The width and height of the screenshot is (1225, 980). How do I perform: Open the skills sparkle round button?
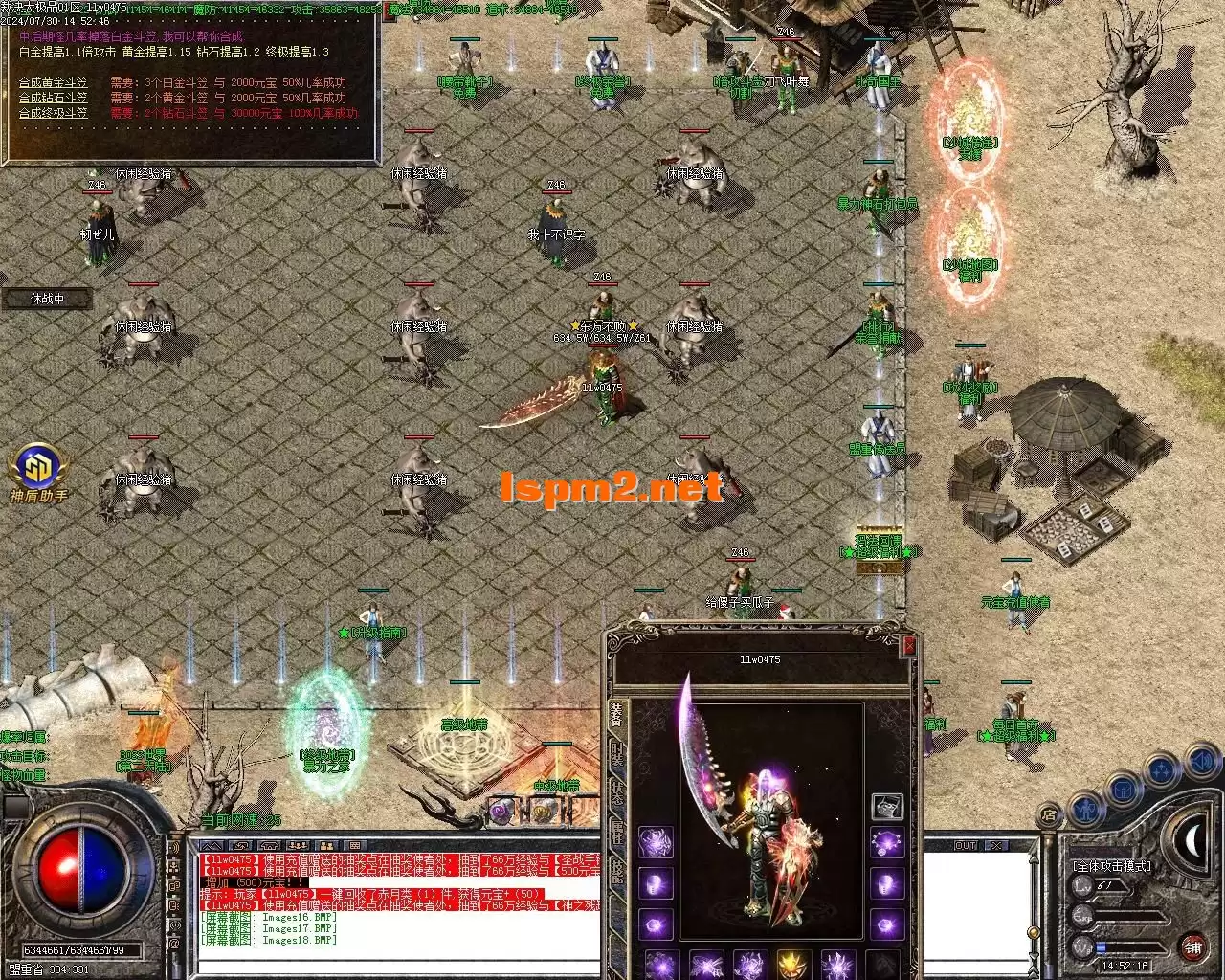point(1163,771)
